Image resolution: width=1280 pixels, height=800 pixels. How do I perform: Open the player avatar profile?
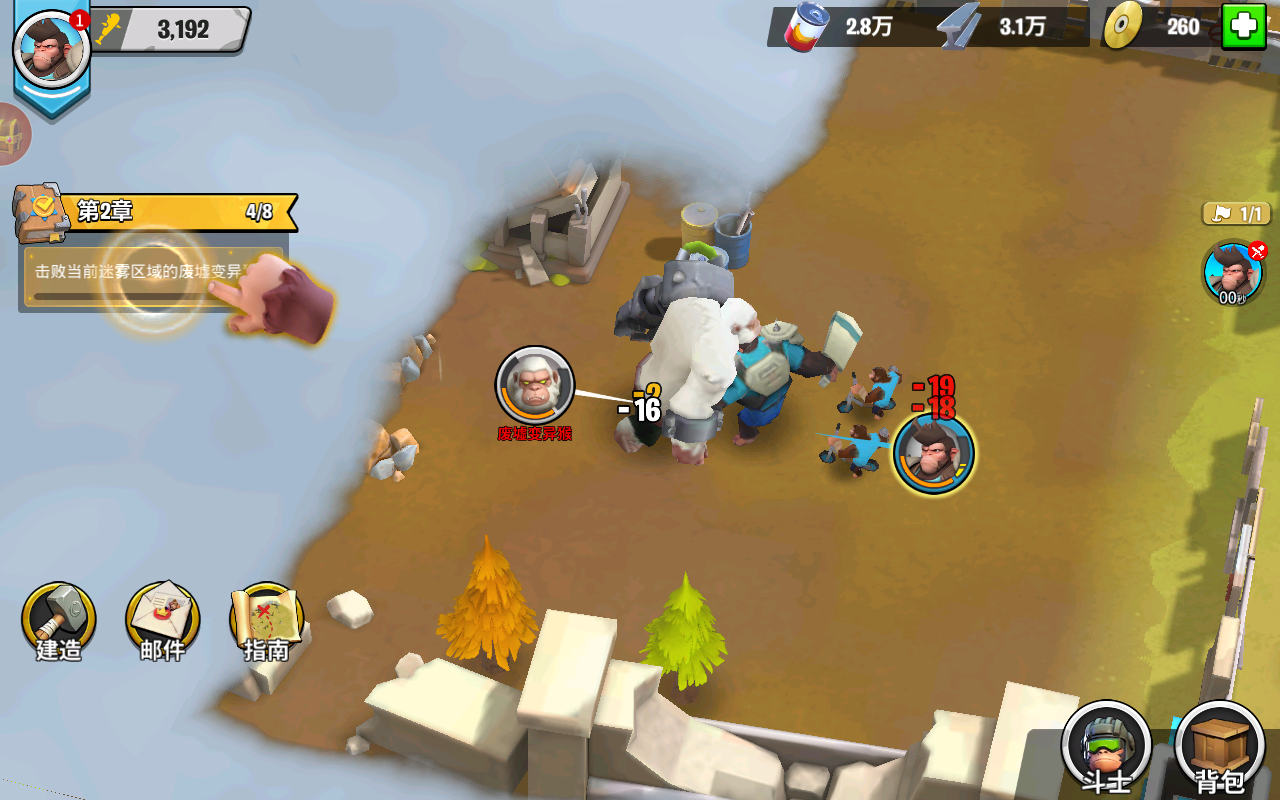click(52, 50)
